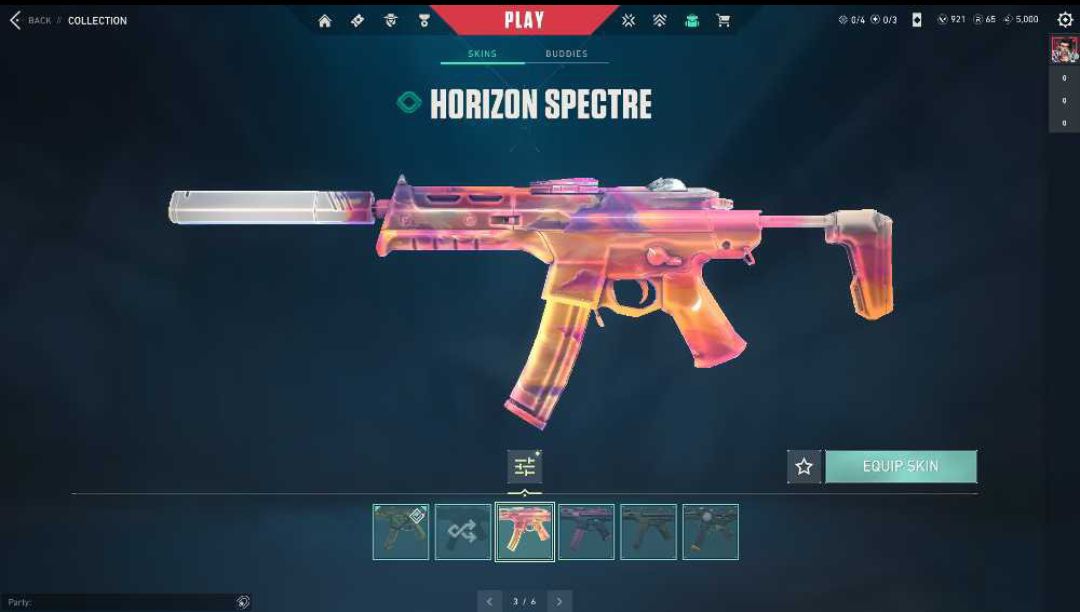
Task: Select the purple Spectre skin thumbnail
Action: (x=586, y=532)
